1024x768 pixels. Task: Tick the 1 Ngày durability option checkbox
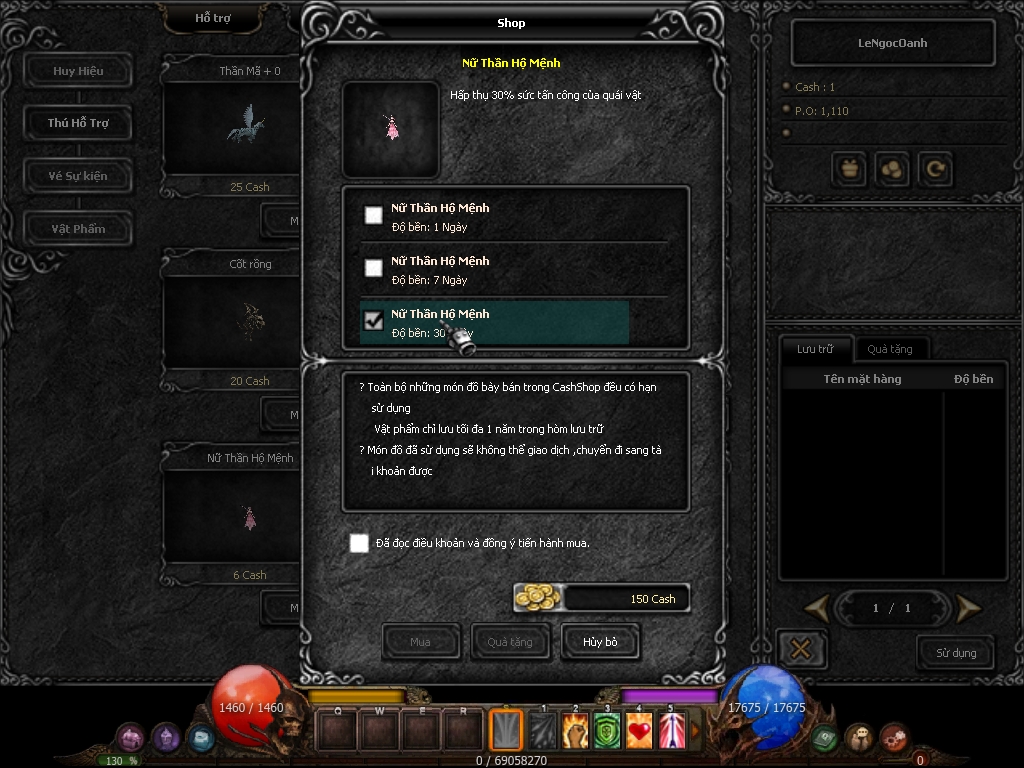[x=373, y=215]
